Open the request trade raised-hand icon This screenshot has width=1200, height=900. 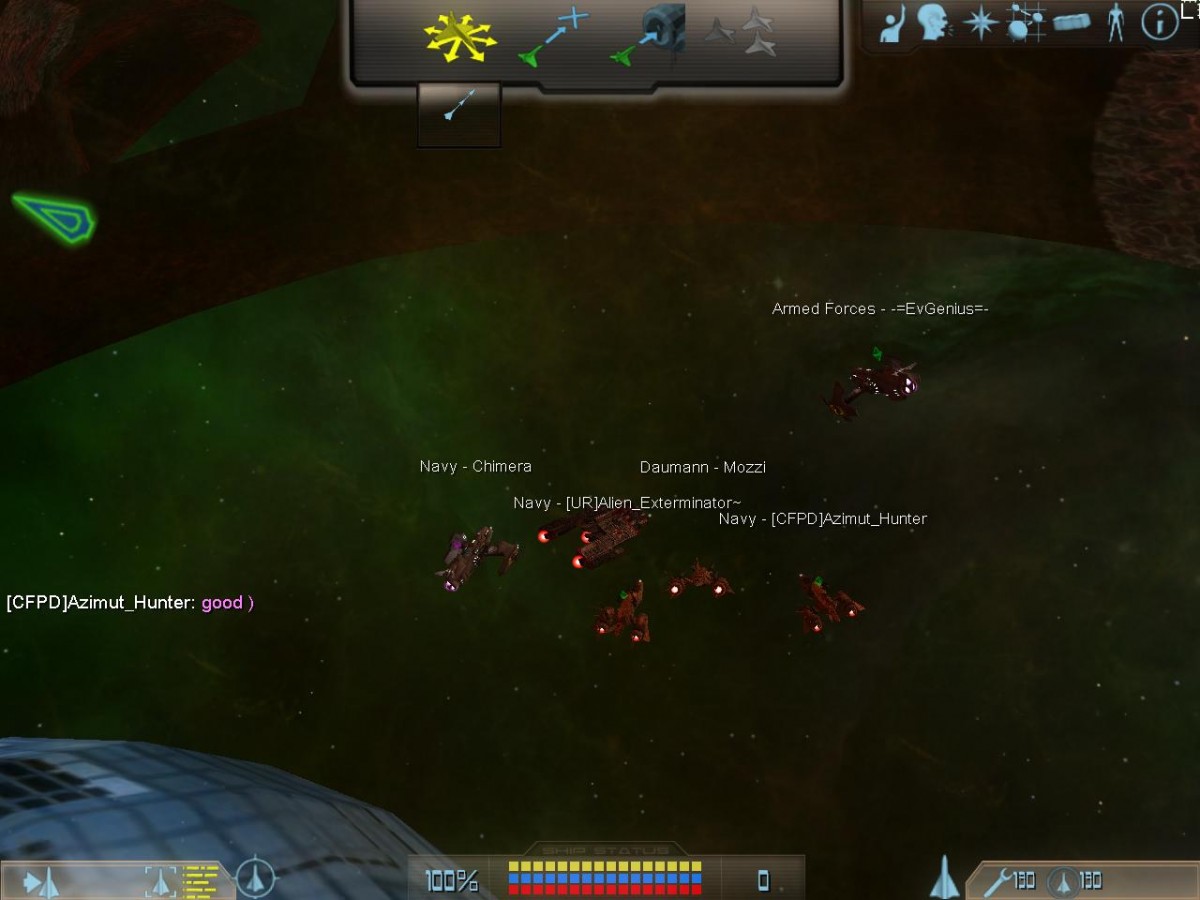892,23
